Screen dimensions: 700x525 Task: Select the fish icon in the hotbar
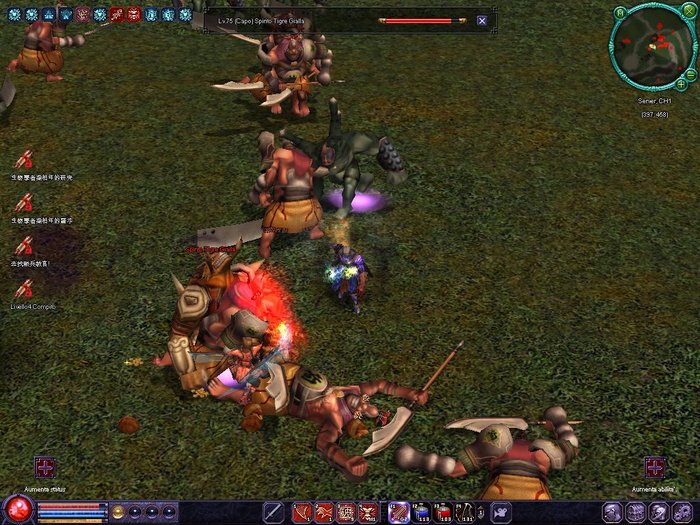pos(498,513)
